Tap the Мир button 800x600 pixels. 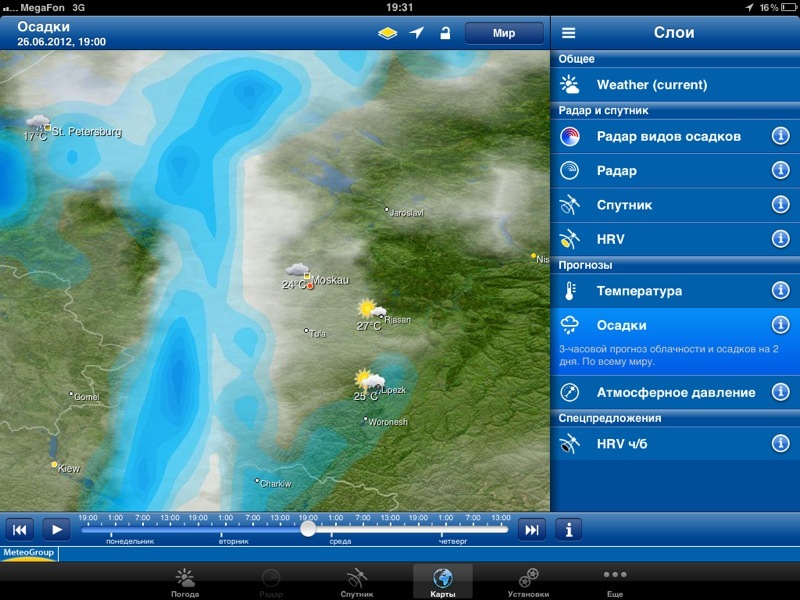(504, 33)
